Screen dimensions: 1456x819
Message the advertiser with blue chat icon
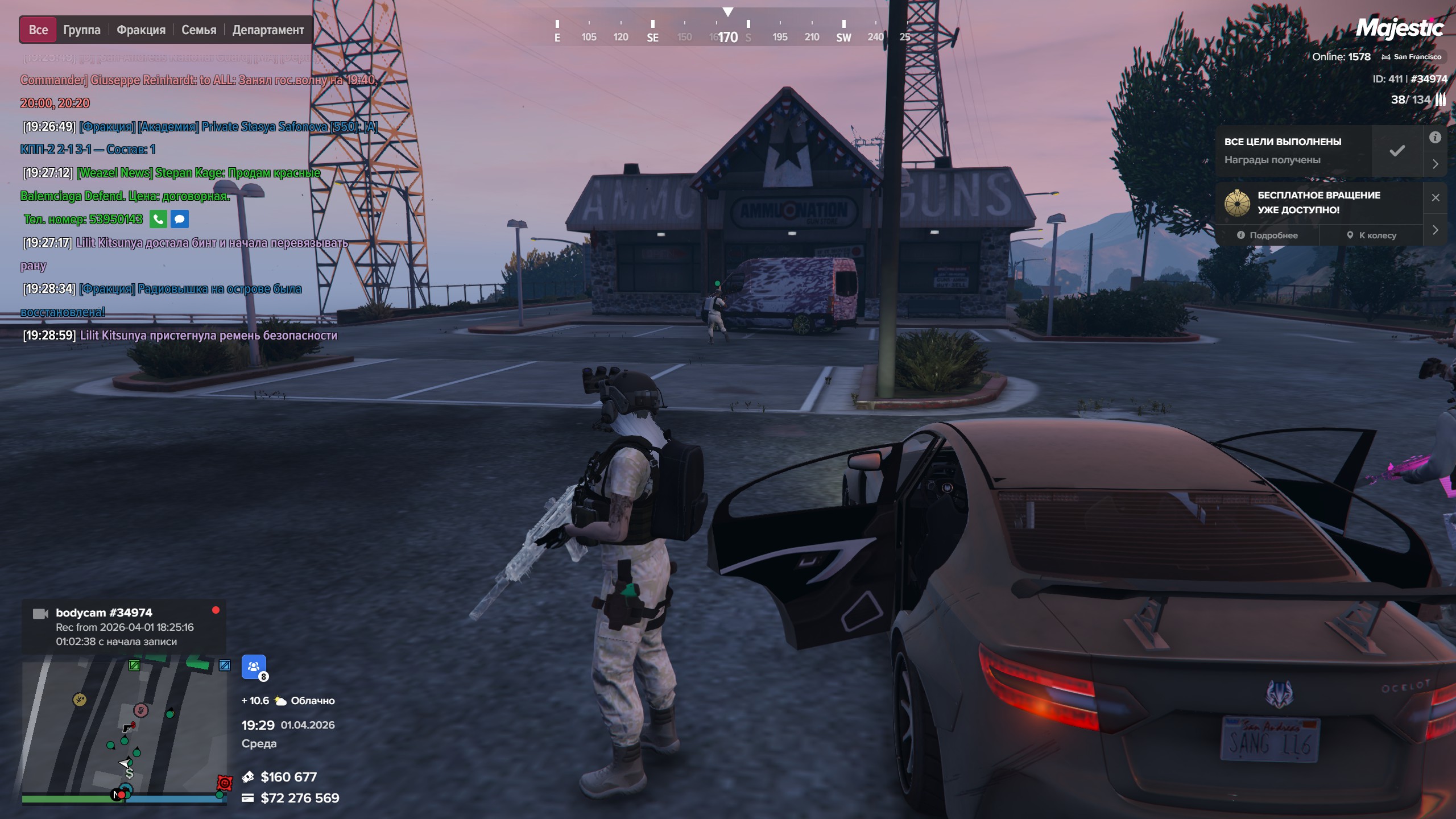[179, 219]
